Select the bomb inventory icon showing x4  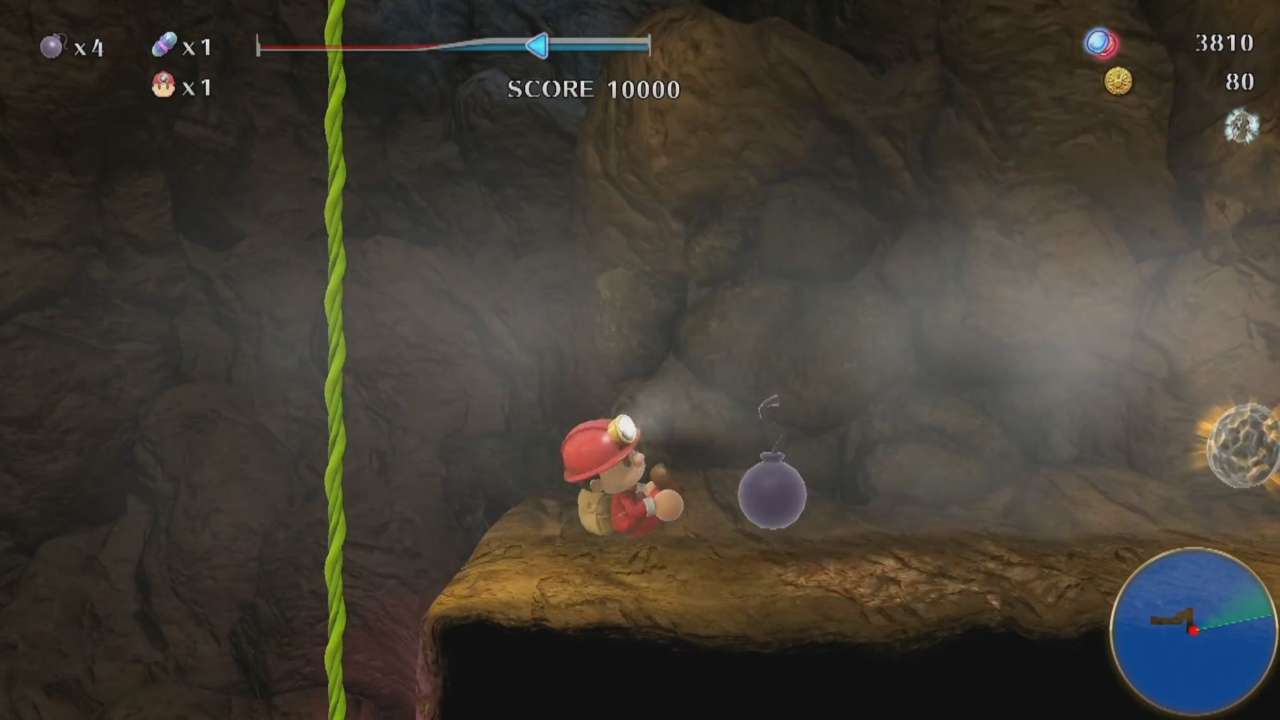click(x=52, y=46)
